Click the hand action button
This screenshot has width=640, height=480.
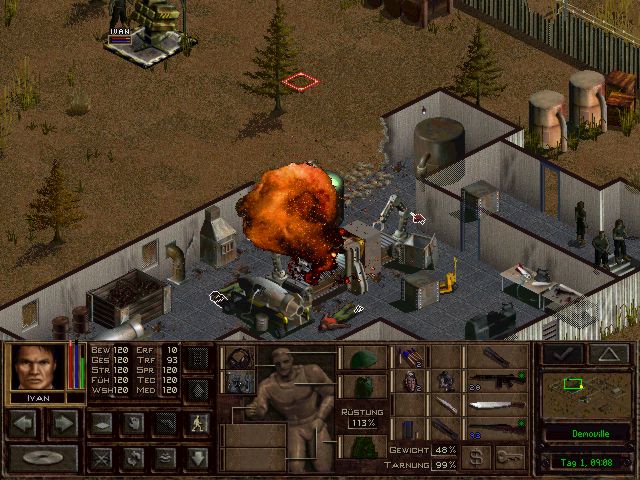point(131,423)
